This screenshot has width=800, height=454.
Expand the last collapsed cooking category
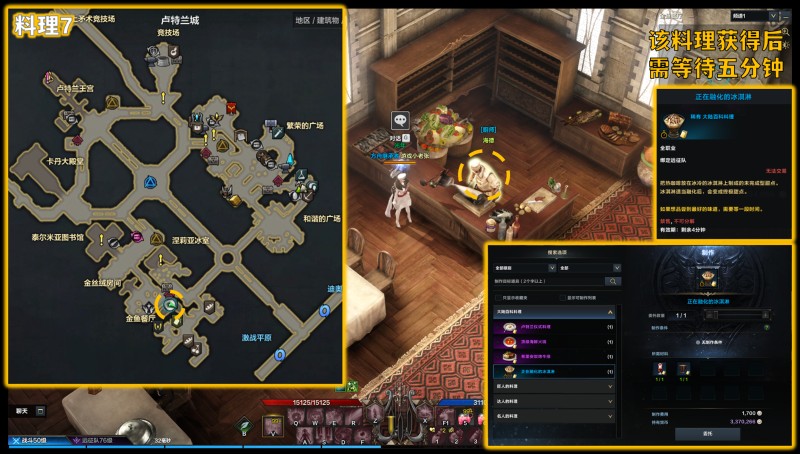555,414
